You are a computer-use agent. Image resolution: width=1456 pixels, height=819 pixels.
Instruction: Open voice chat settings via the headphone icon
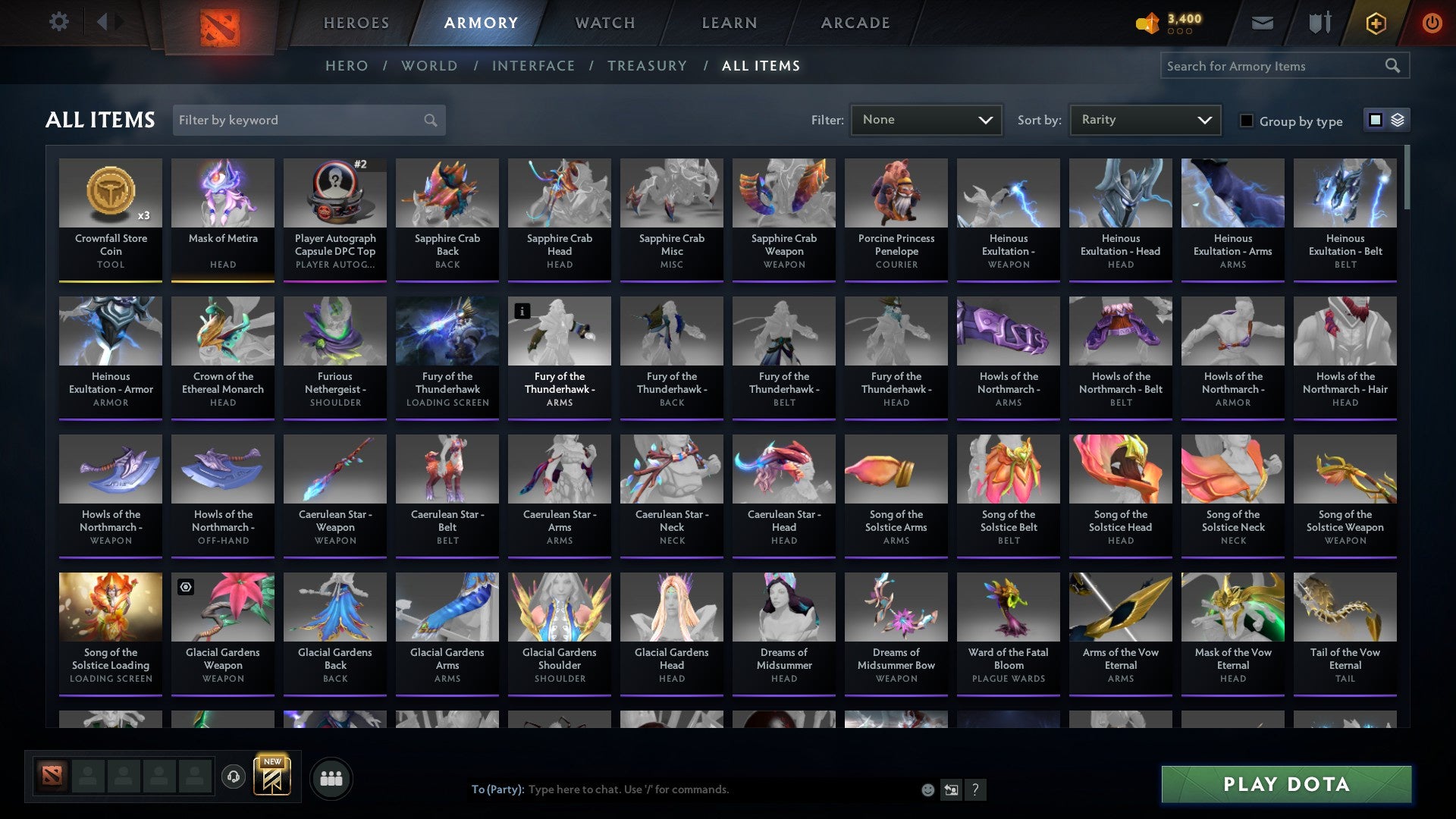tap(234, 777)
